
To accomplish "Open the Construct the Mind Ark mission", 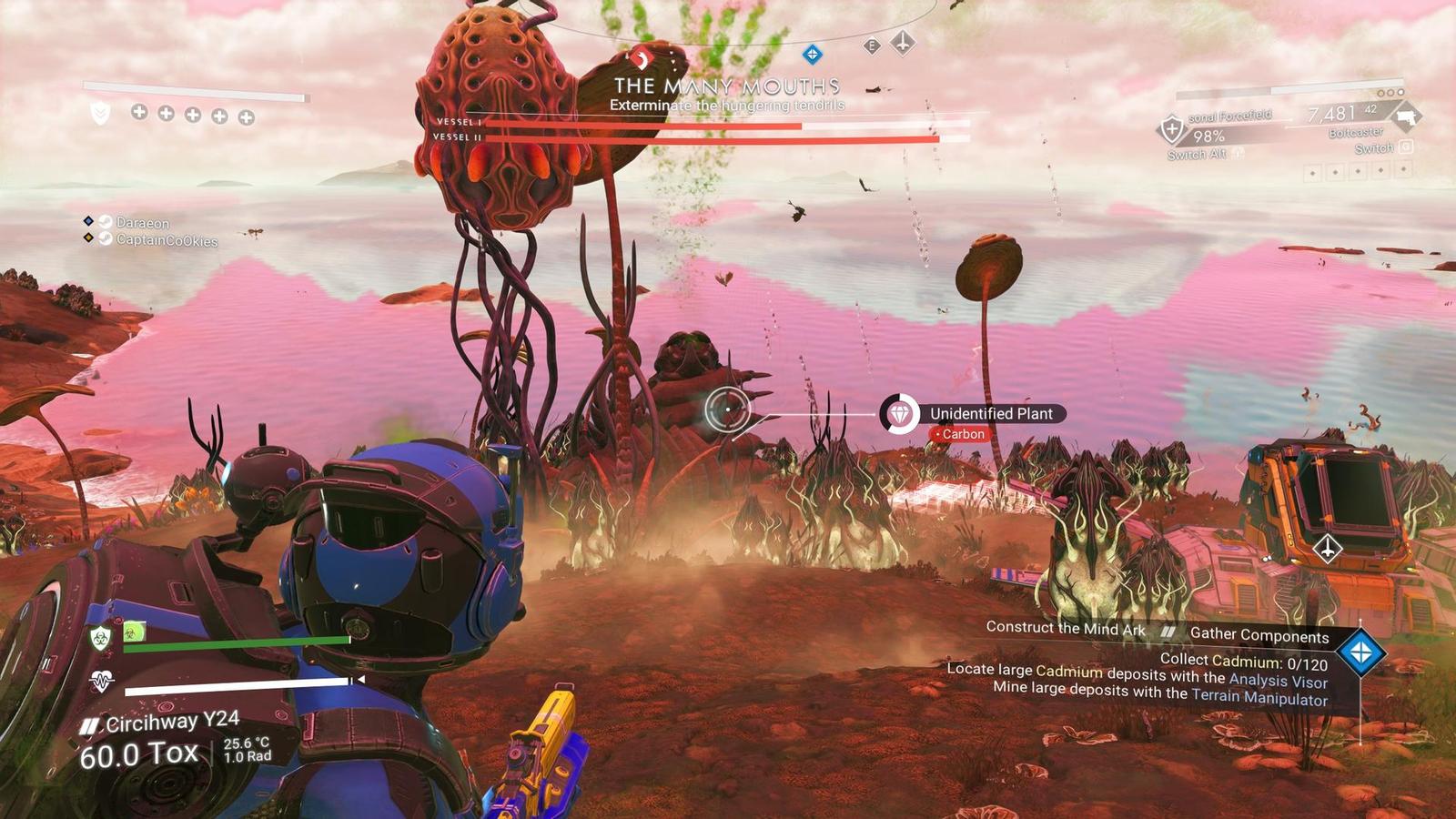I will [x=1065, y=628].
